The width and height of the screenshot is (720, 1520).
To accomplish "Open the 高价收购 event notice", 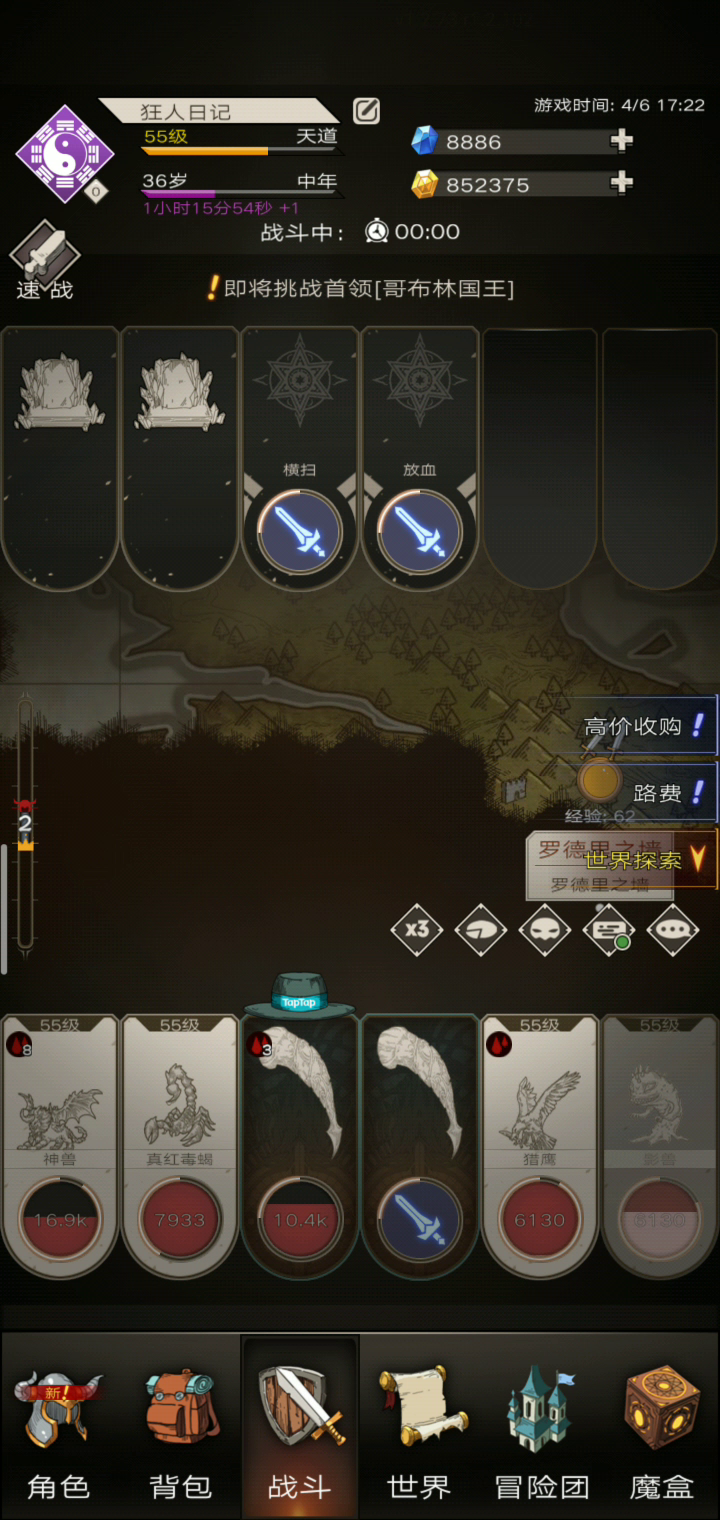I will coord(646,726).
